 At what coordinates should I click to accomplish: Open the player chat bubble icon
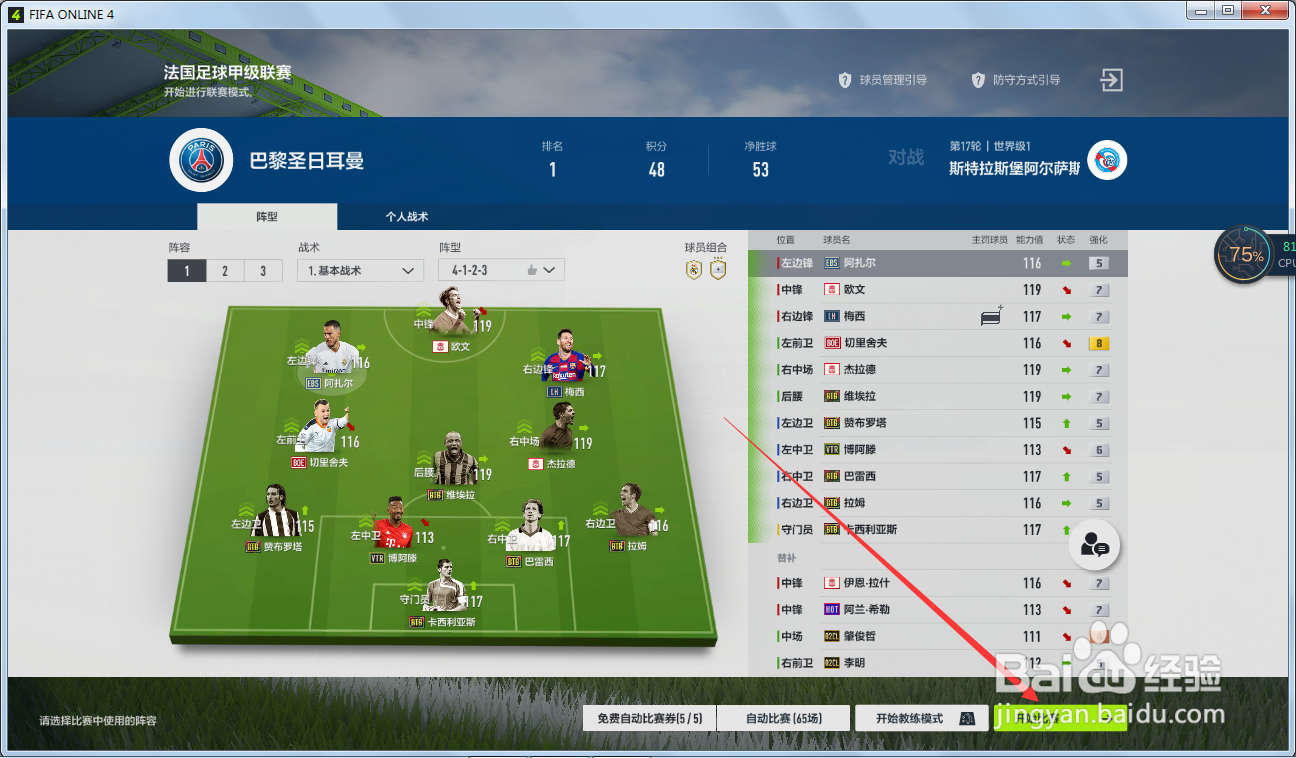coord(1094,545)
